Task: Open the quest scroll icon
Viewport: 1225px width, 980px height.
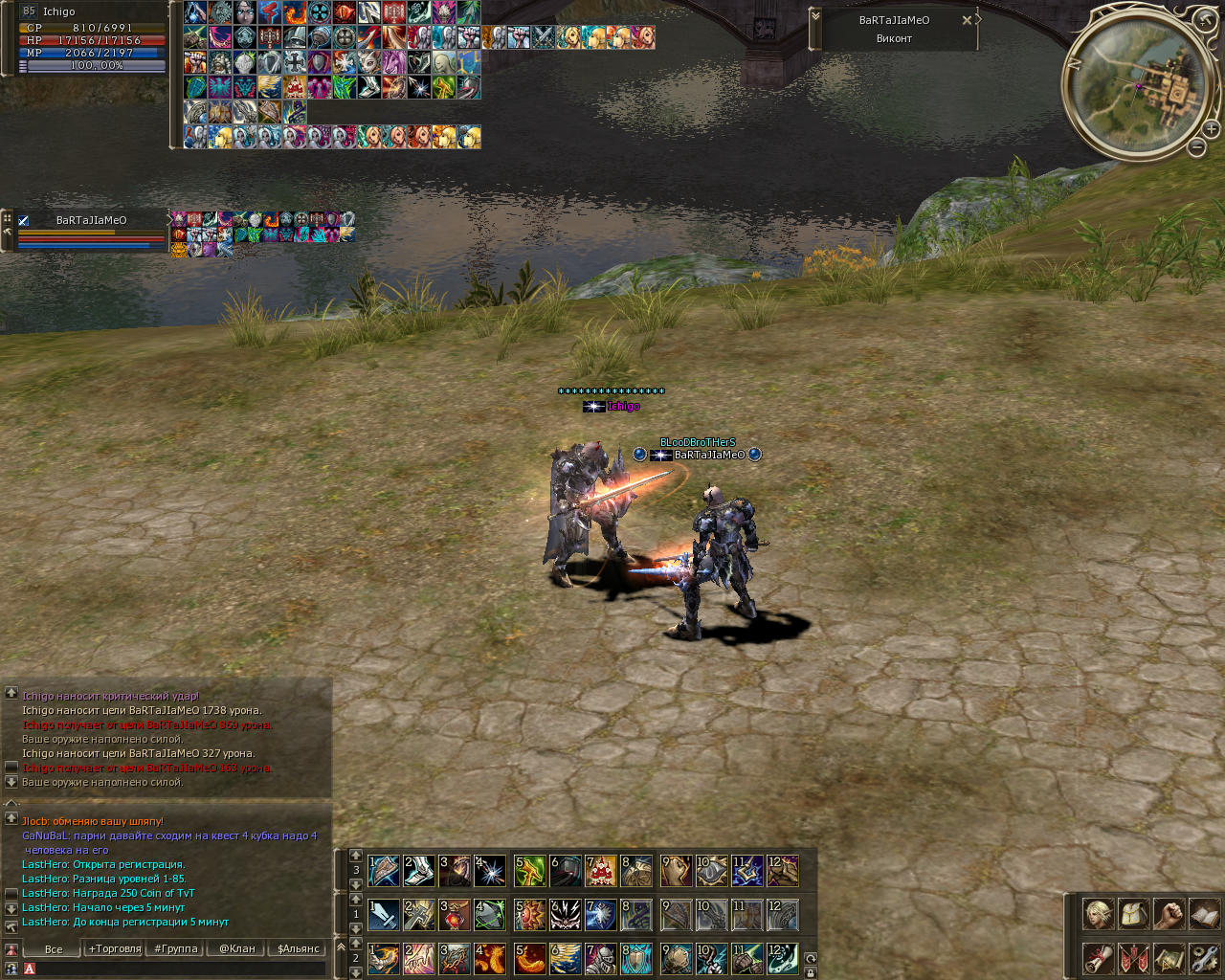Action: click(1098, 957)
